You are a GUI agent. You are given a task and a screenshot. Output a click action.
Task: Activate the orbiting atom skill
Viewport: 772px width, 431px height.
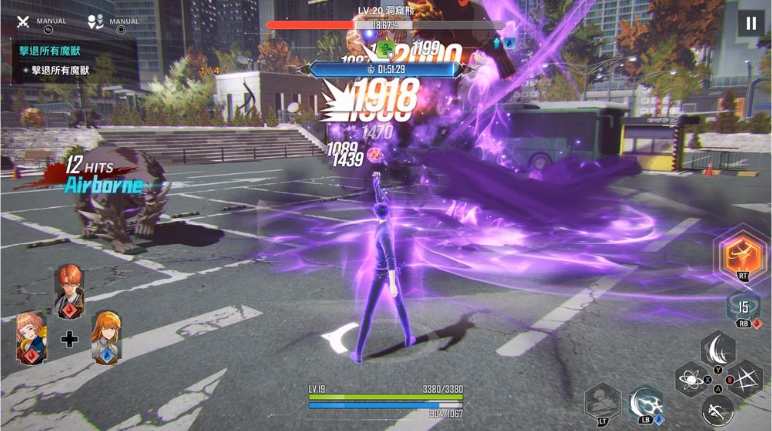[x=691, y=380]
